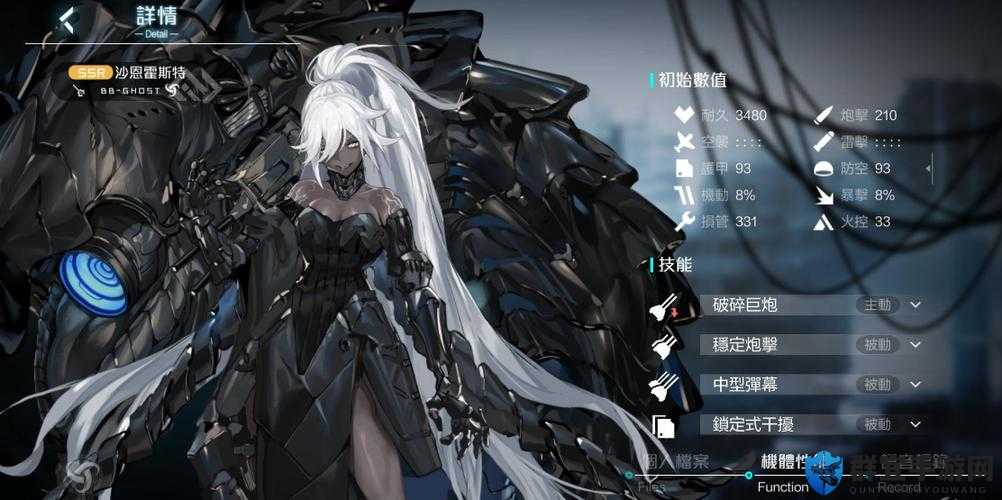The image size is (1002, 500).
Task: Expand the 中型彈幕 passive skill row
Action: point(915,384)
